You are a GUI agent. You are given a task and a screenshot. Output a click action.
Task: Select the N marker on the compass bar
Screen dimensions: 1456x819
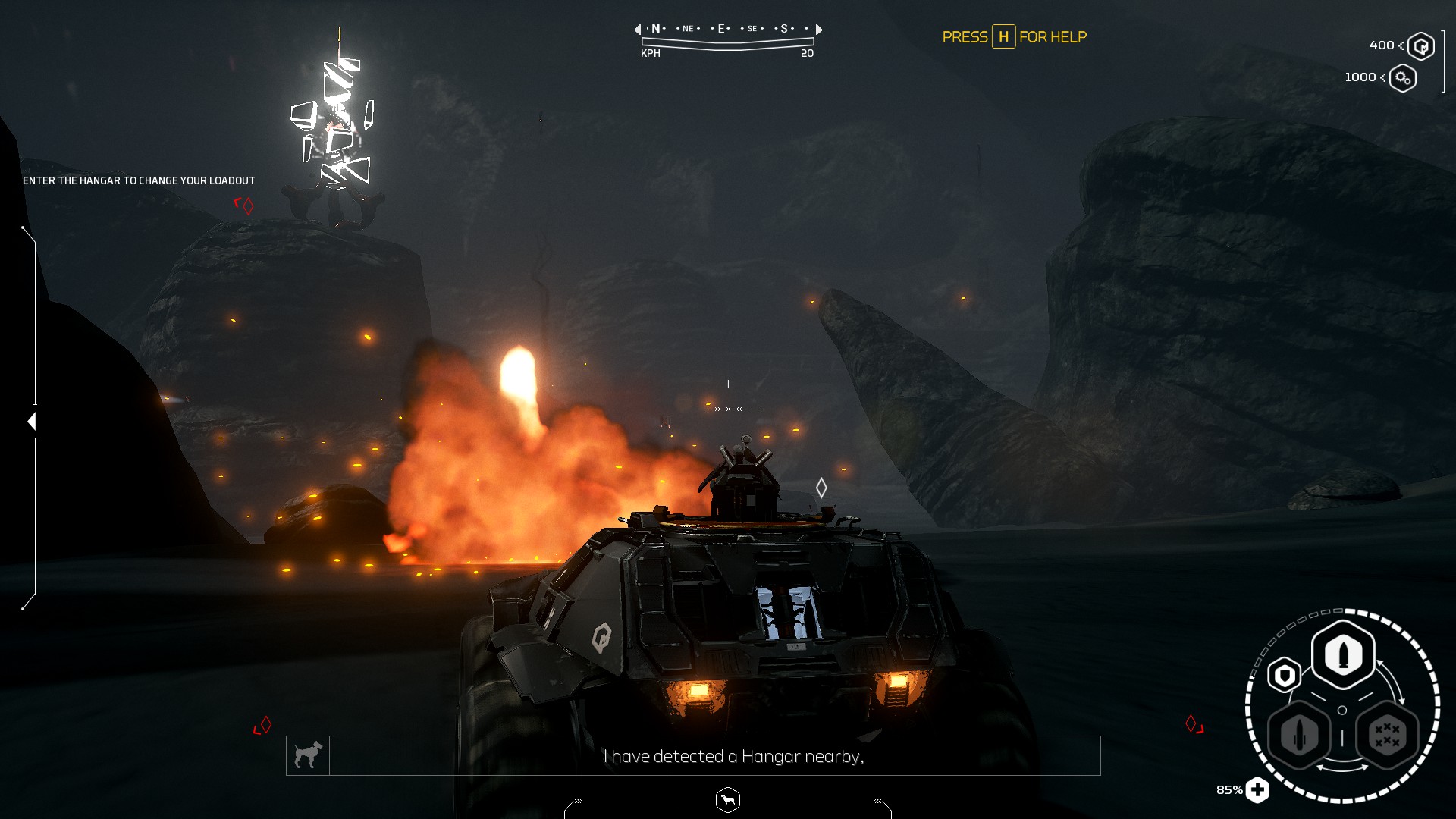click(x=655, y=28)
